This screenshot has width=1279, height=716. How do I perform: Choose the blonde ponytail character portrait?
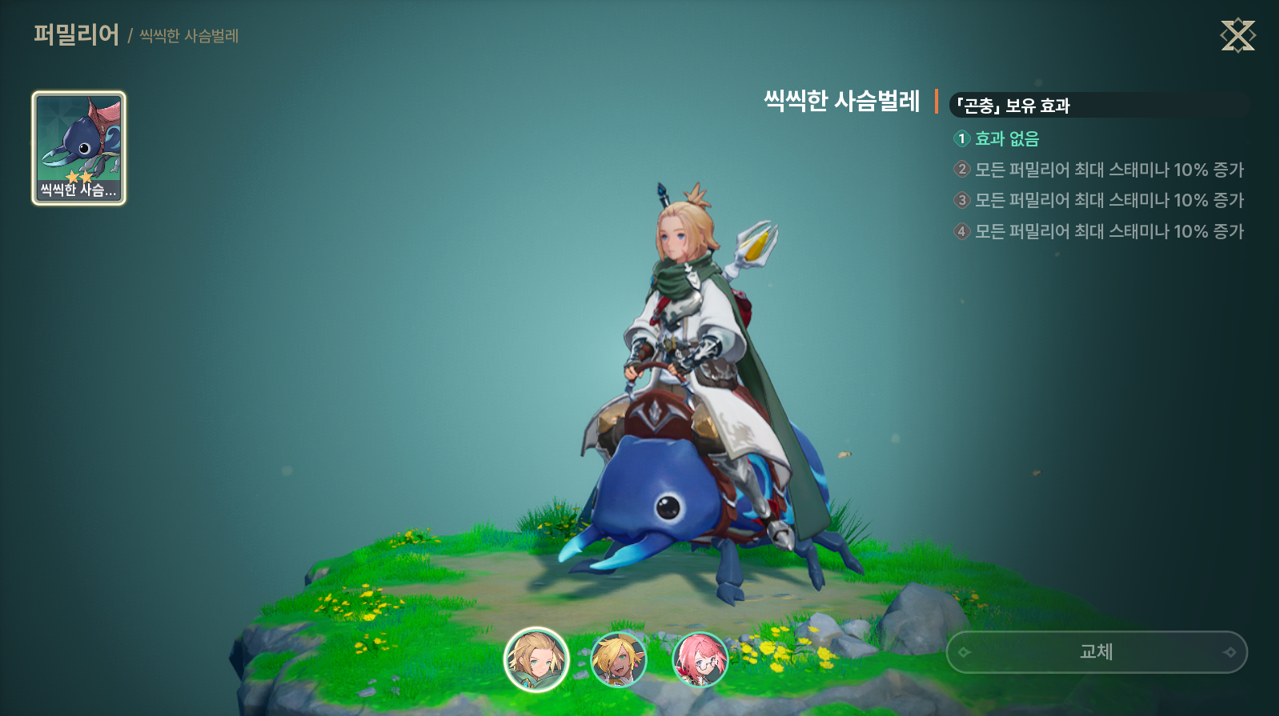tap(536, 660)
